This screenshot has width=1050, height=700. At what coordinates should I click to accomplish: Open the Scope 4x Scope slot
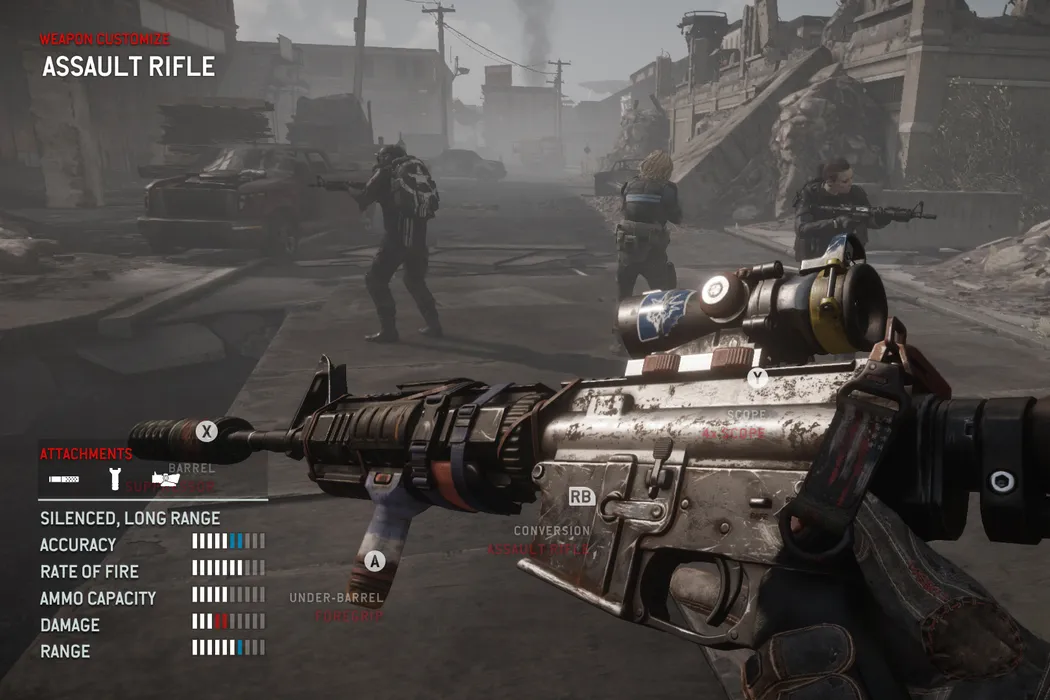coord(747,422)
